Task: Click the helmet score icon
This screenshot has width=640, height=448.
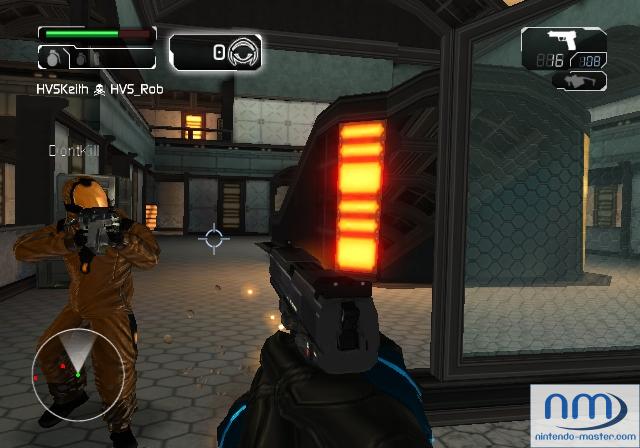Action: pos(241,51)
